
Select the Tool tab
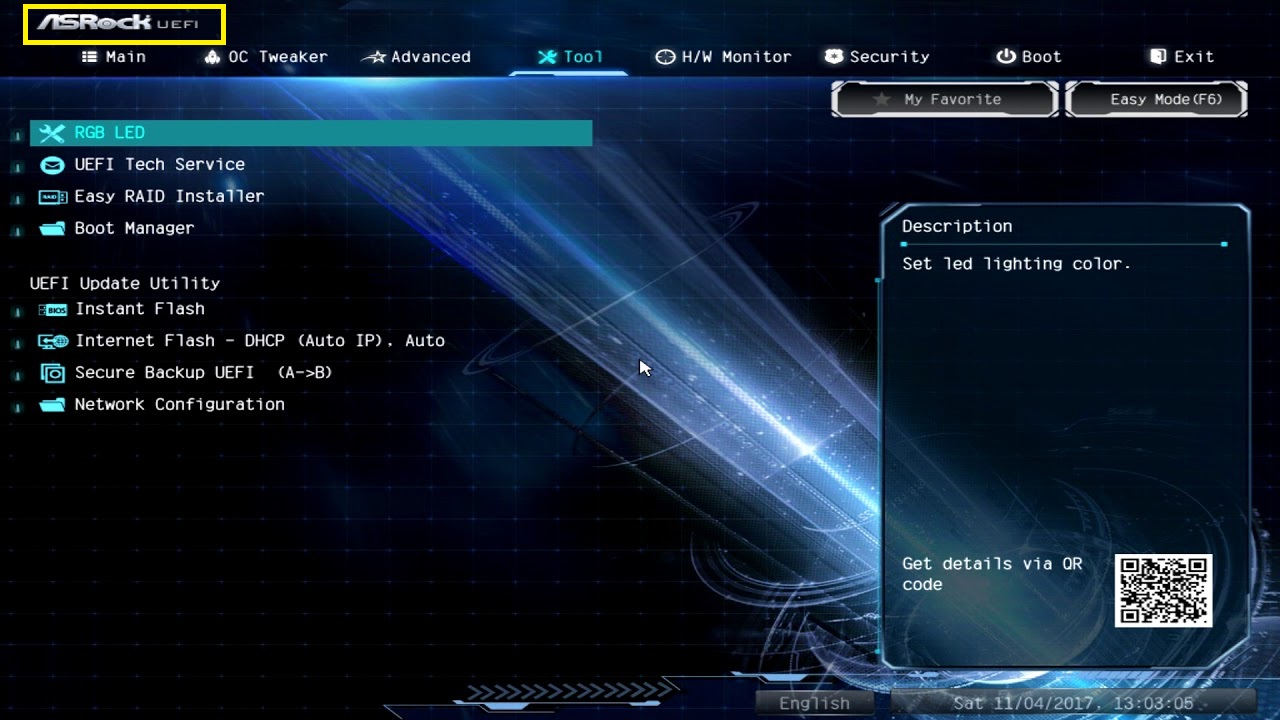coord(570,57)
